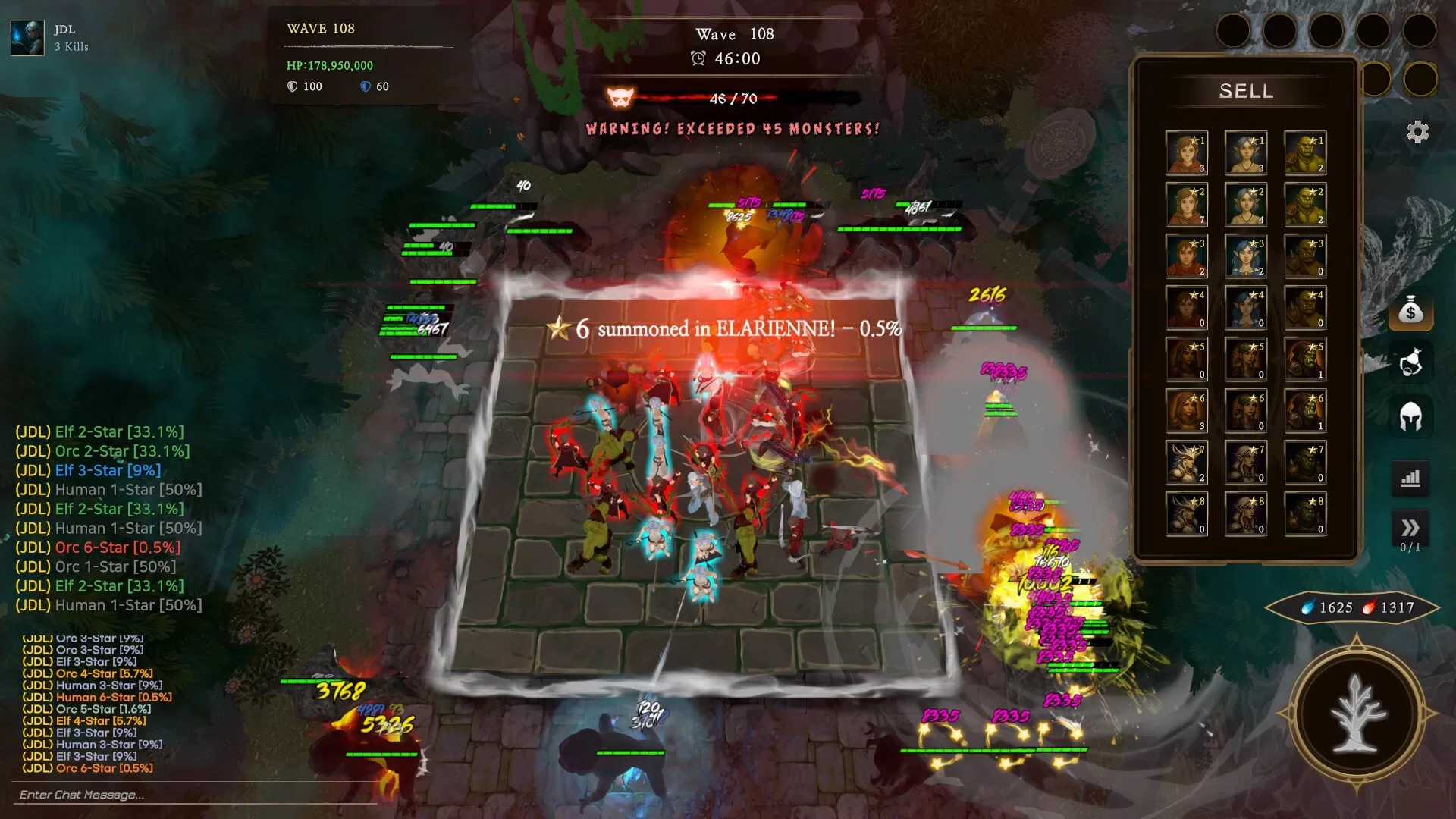Select the 6-star Orc sell slot
1456x819 pixels.
1305,410
